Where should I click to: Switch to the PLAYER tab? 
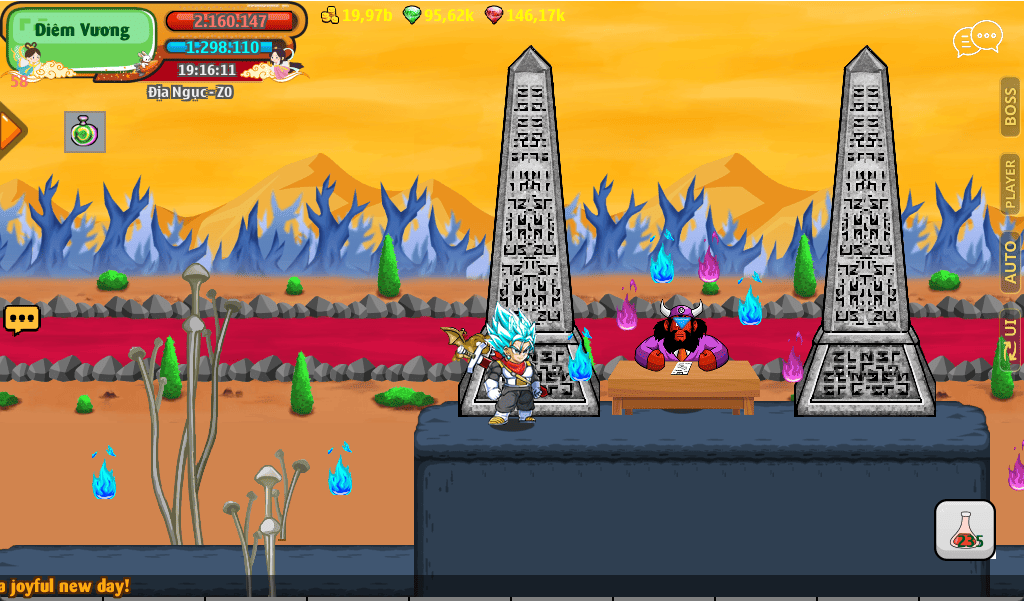[x=1010, y=184]
